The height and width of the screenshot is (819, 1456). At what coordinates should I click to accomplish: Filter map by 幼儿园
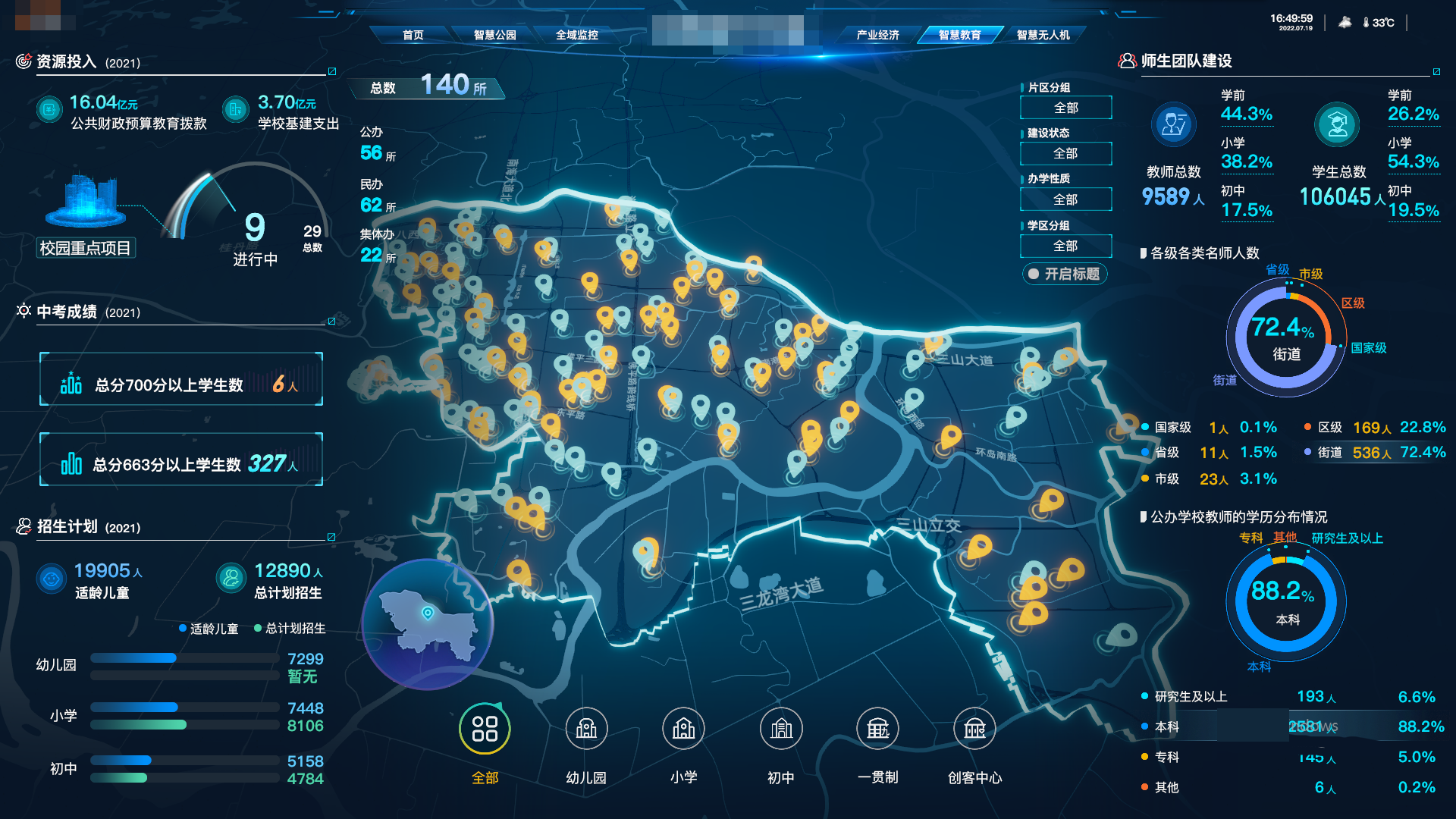(586, 730)
